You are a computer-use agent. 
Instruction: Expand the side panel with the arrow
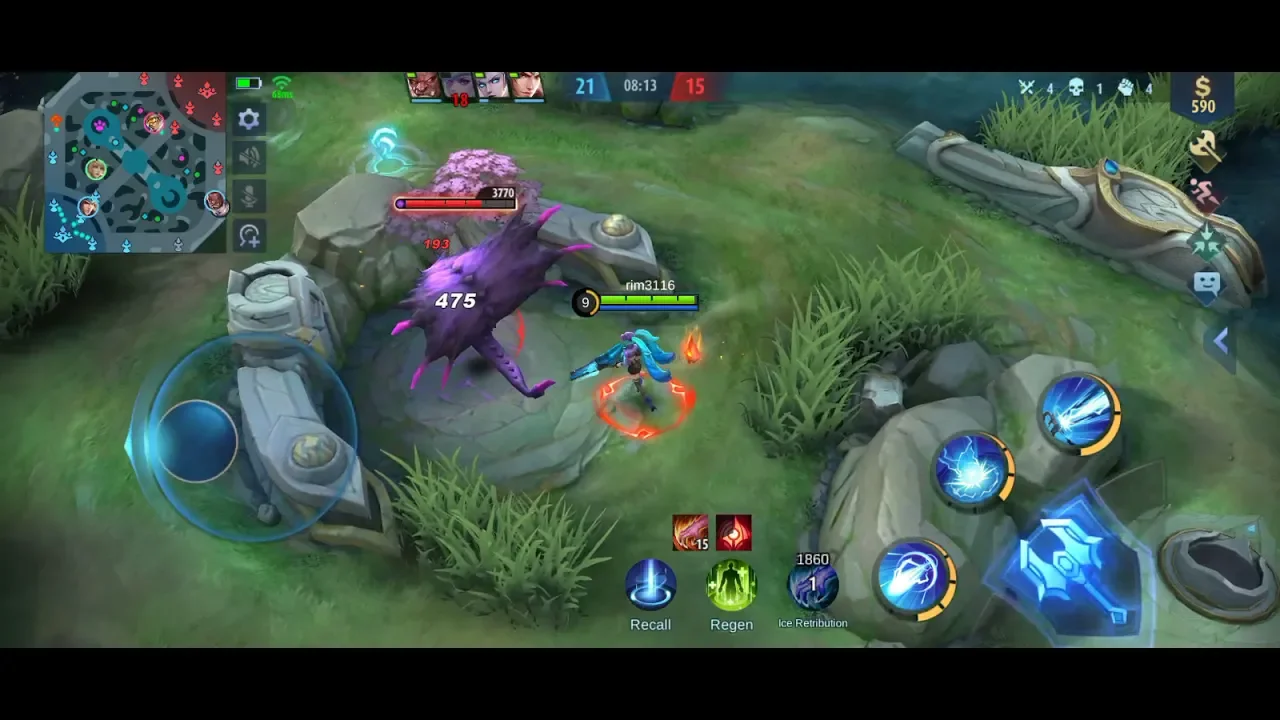coord(1220,342)
